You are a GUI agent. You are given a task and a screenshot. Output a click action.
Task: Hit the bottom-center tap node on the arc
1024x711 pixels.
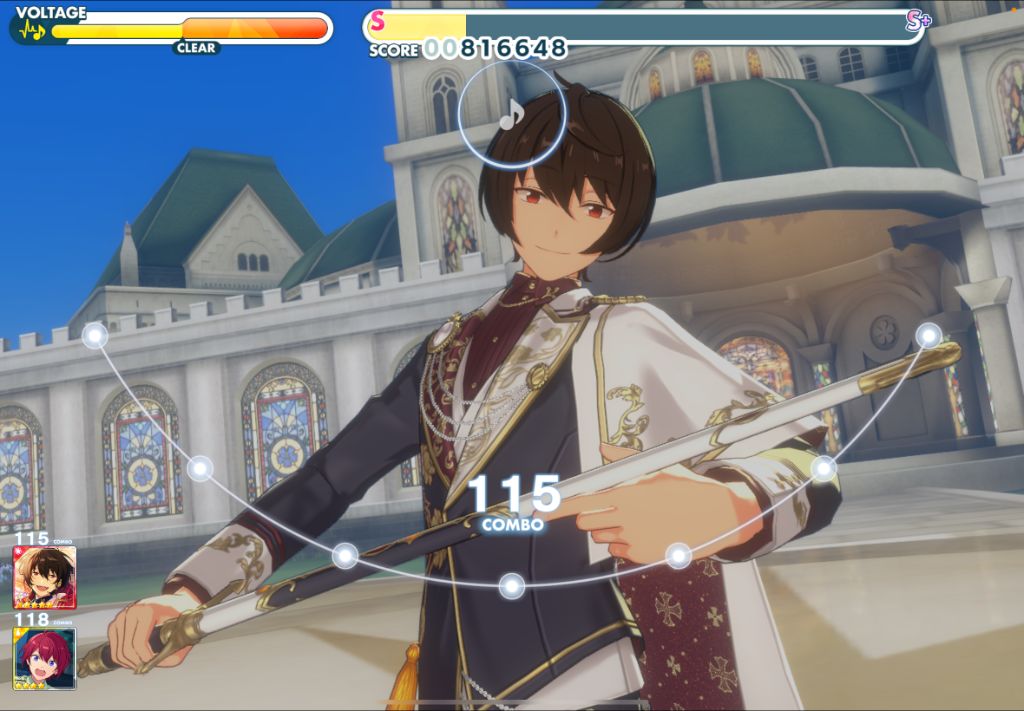512,586
